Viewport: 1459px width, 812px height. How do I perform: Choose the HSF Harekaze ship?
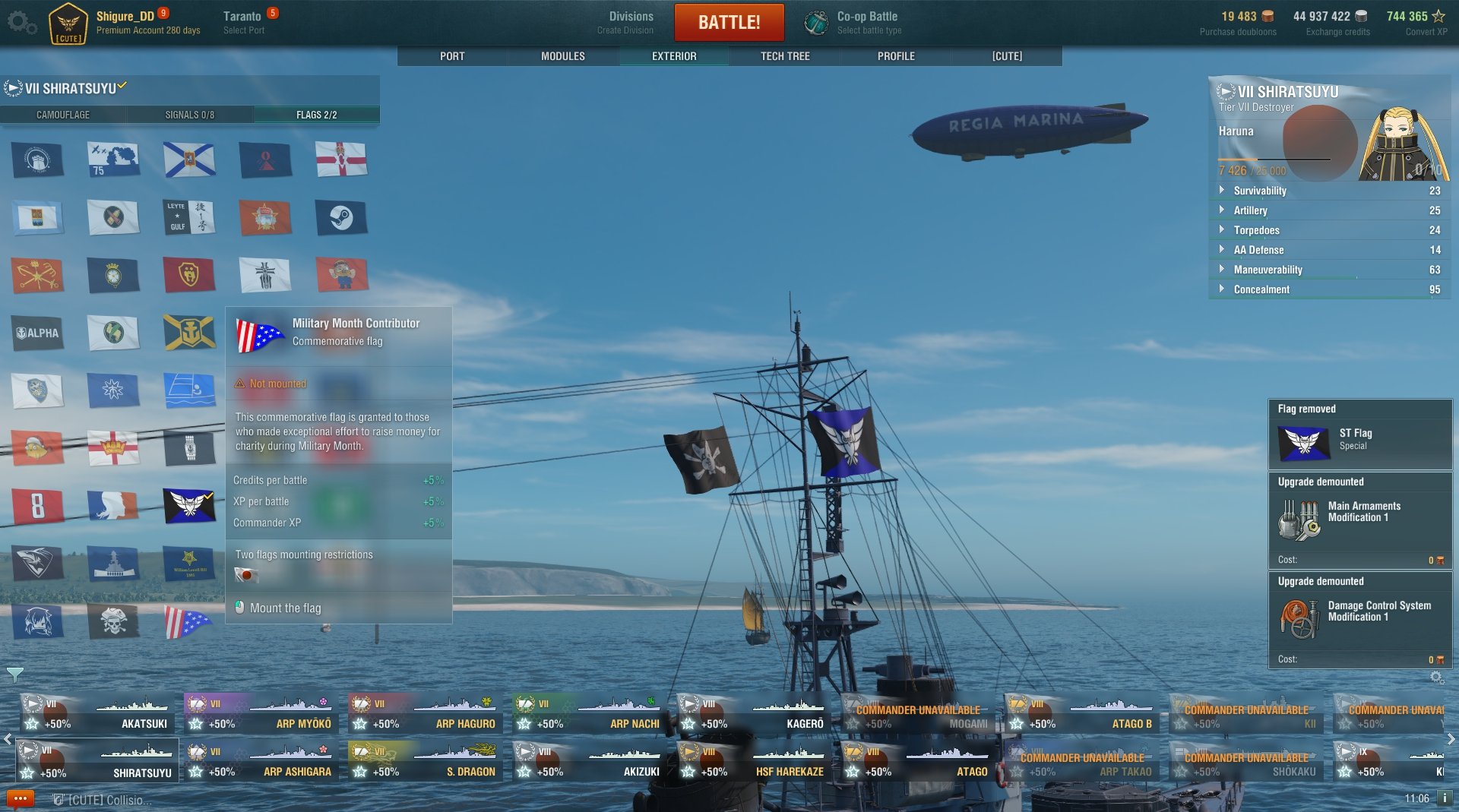click(x=753, y=763)
